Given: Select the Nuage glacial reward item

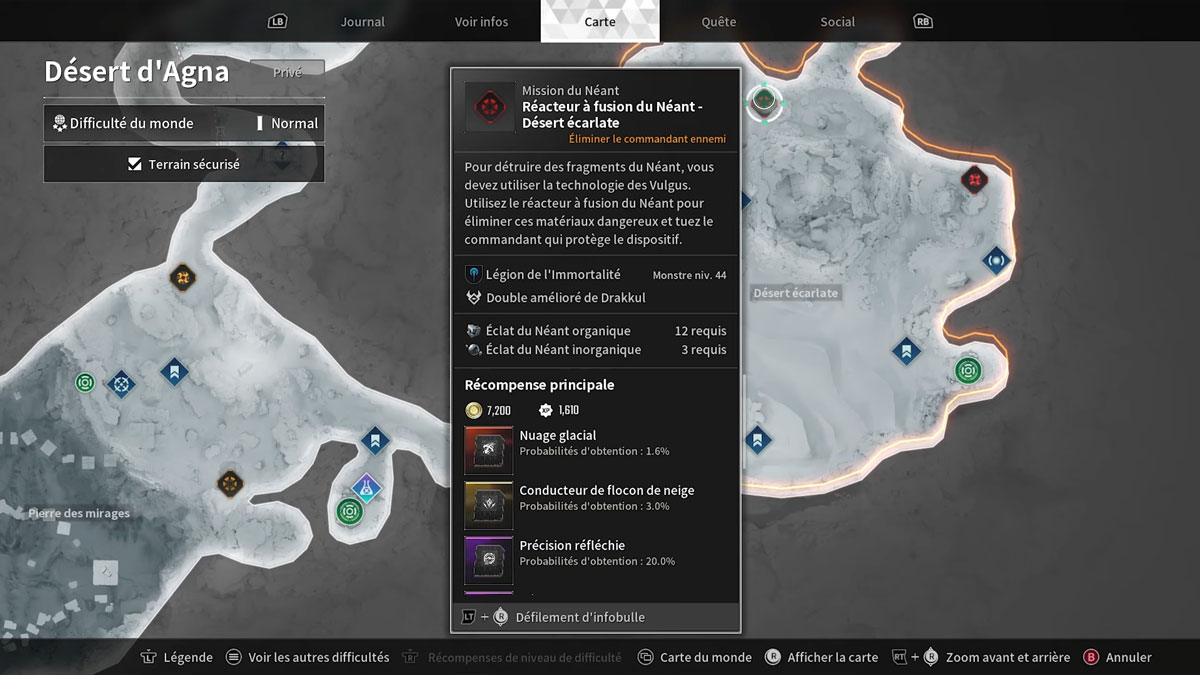Looking at the screenshot, I should click(x=489, y=450).
